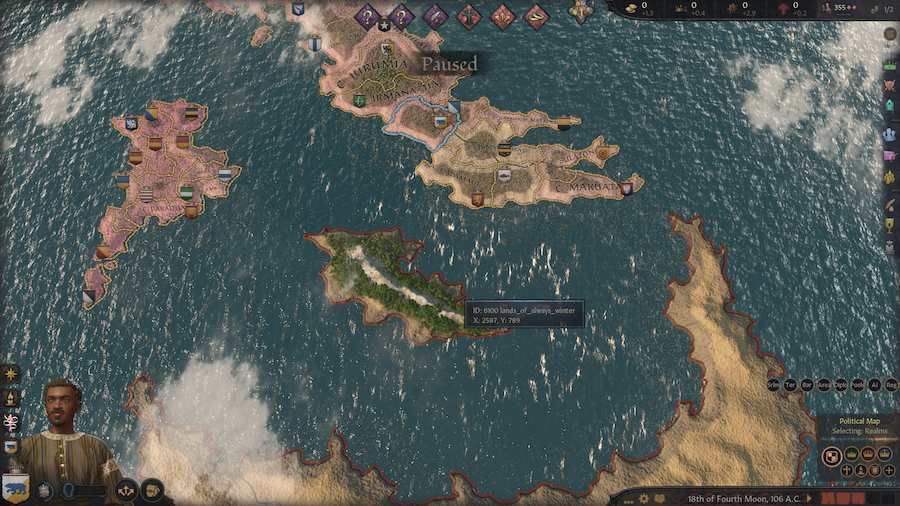Activate the AI map mode button
This screenshot has height=506, width=900.
point(874,384)
